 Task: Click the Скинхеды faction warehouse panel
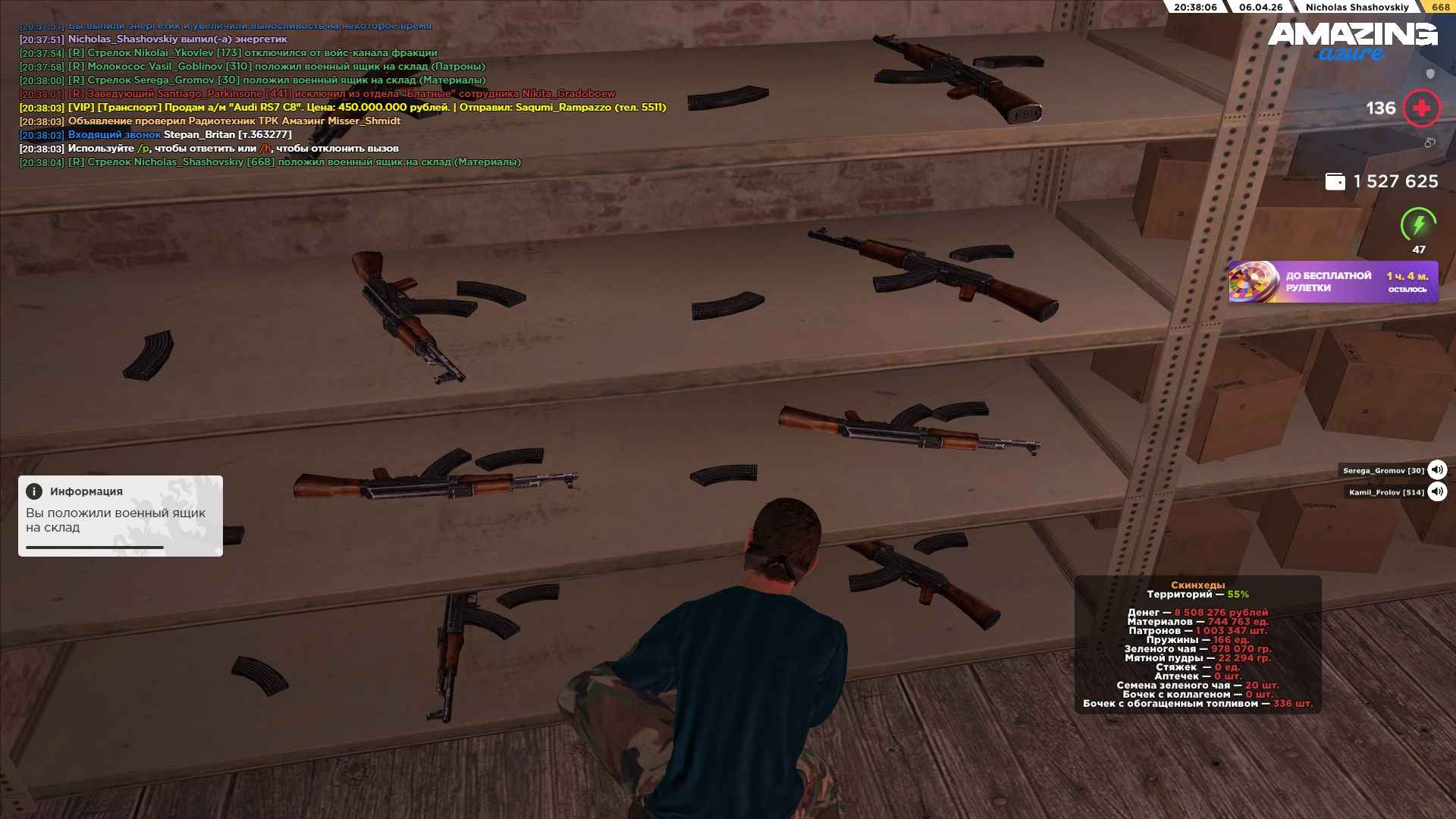point(1197,645)
